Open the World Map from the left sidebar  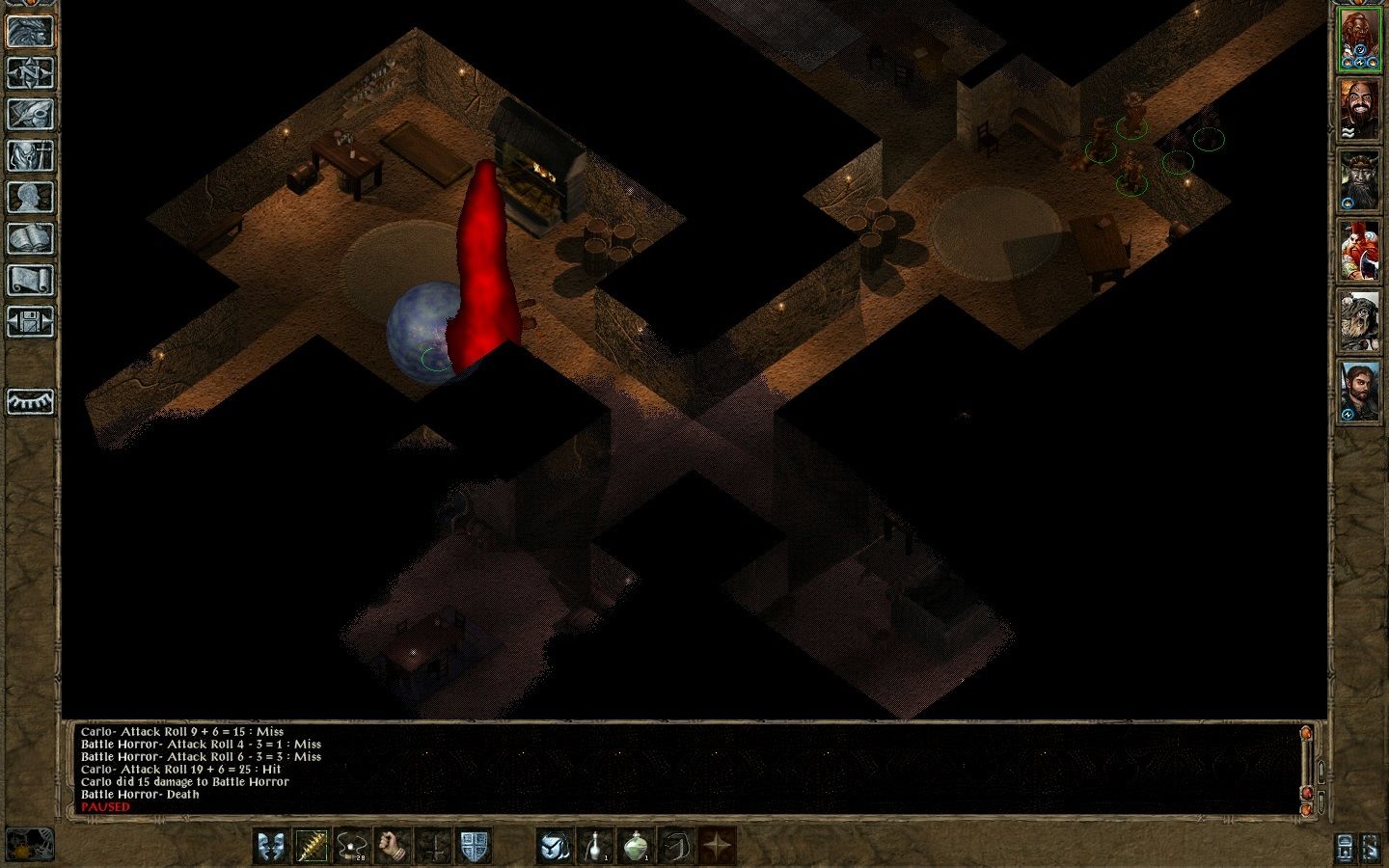[29, 73]
